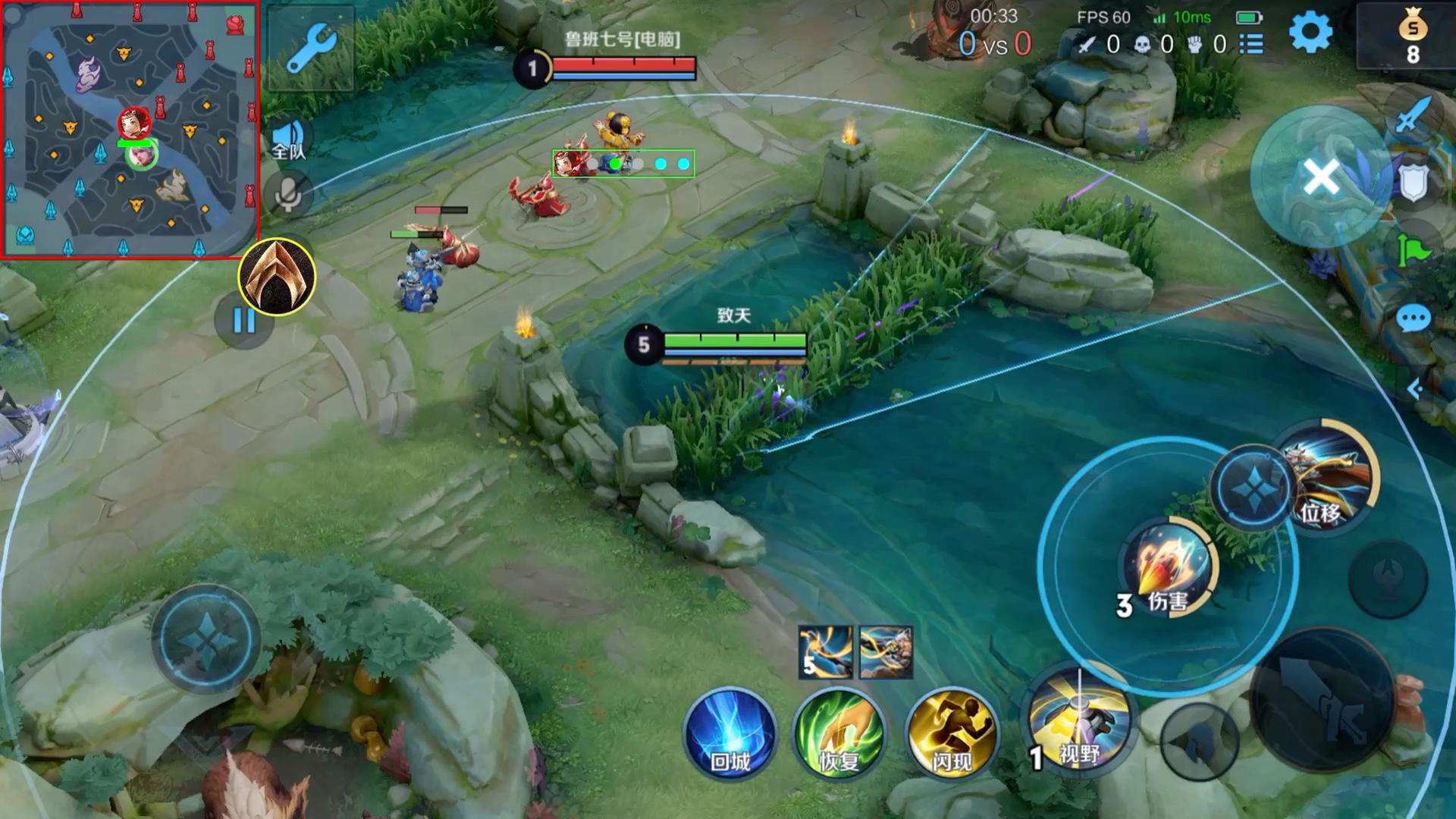Open the scoreboard list icon
The image size is (1456, 819).
pyautogui.click(x=1251, y=45)
